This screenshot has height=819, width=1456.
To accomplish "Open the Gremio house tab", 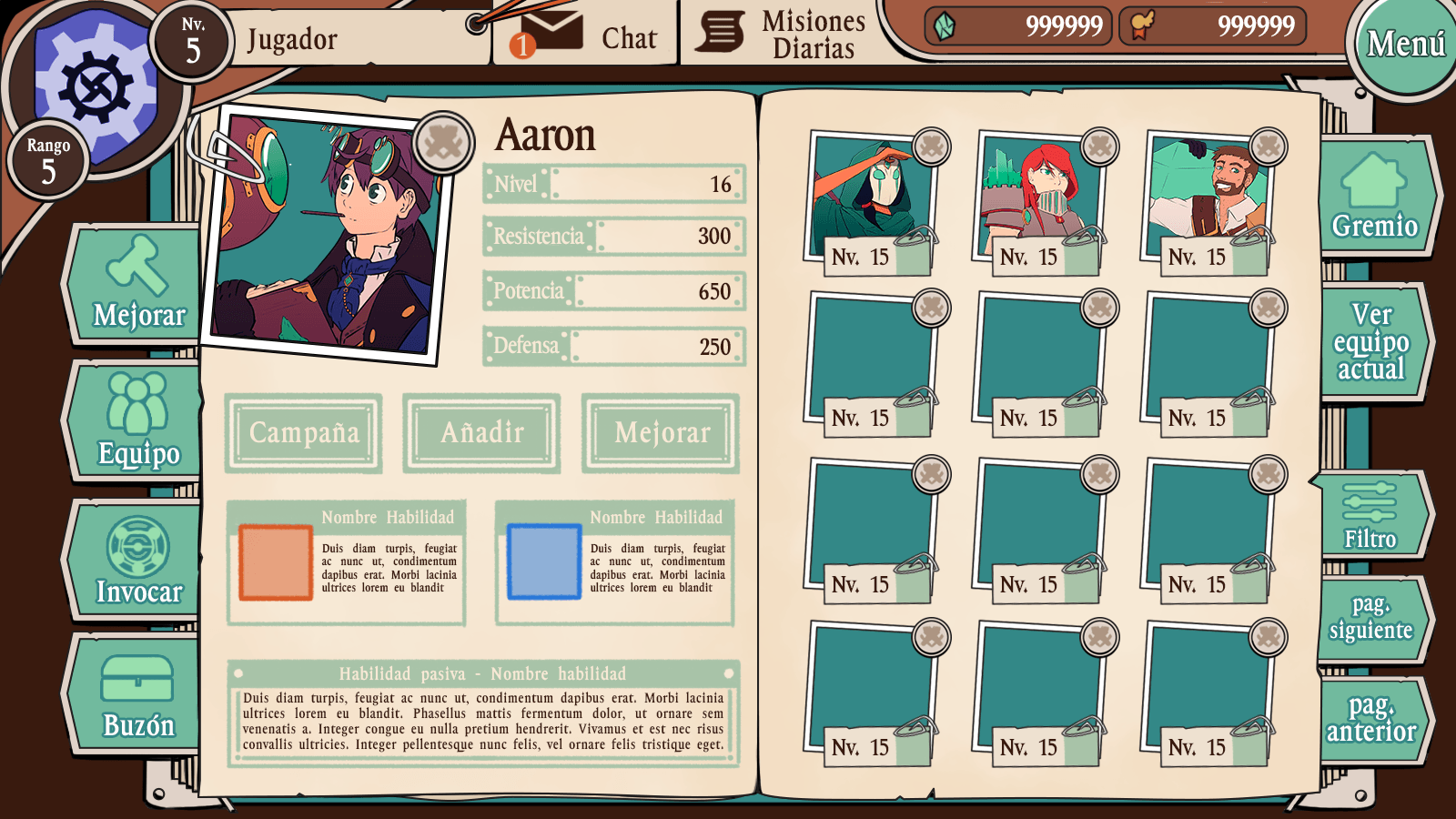I will pyautogui.click(x=1373, y=197).
